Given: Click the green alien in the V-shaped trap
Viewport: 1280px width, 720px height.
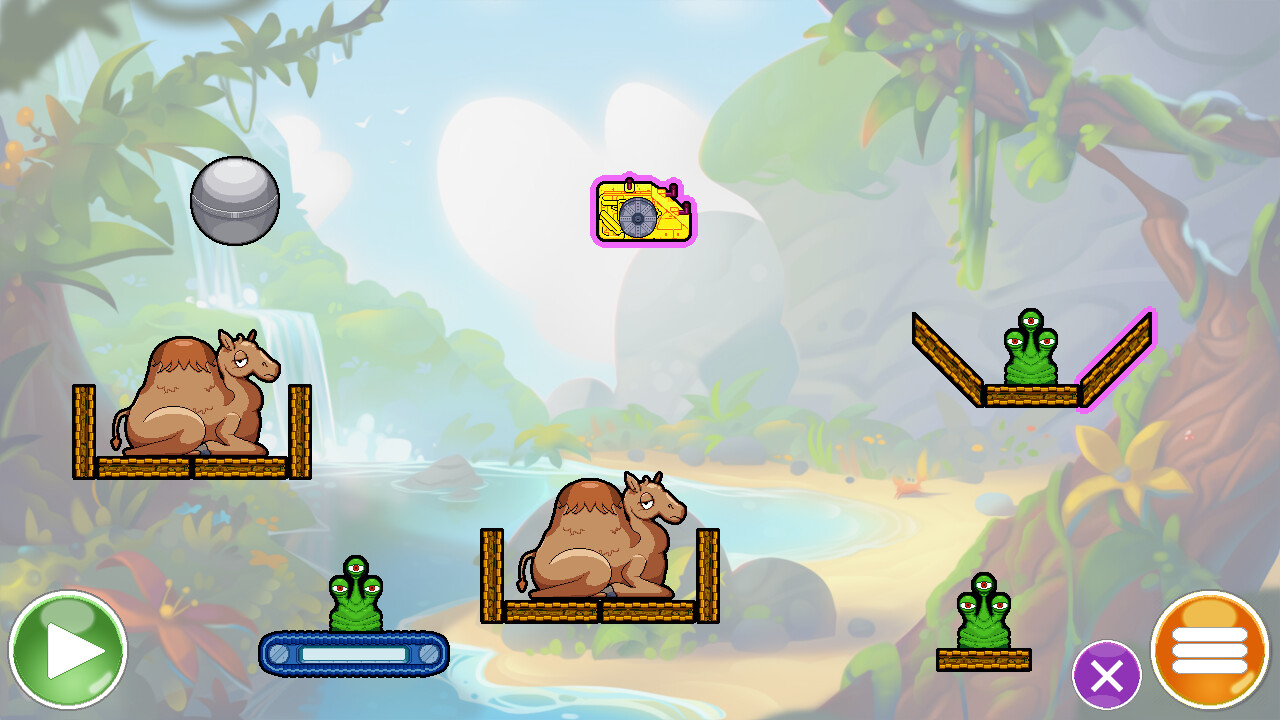Looking at the screenshot, I should (x=1030, y=350).
